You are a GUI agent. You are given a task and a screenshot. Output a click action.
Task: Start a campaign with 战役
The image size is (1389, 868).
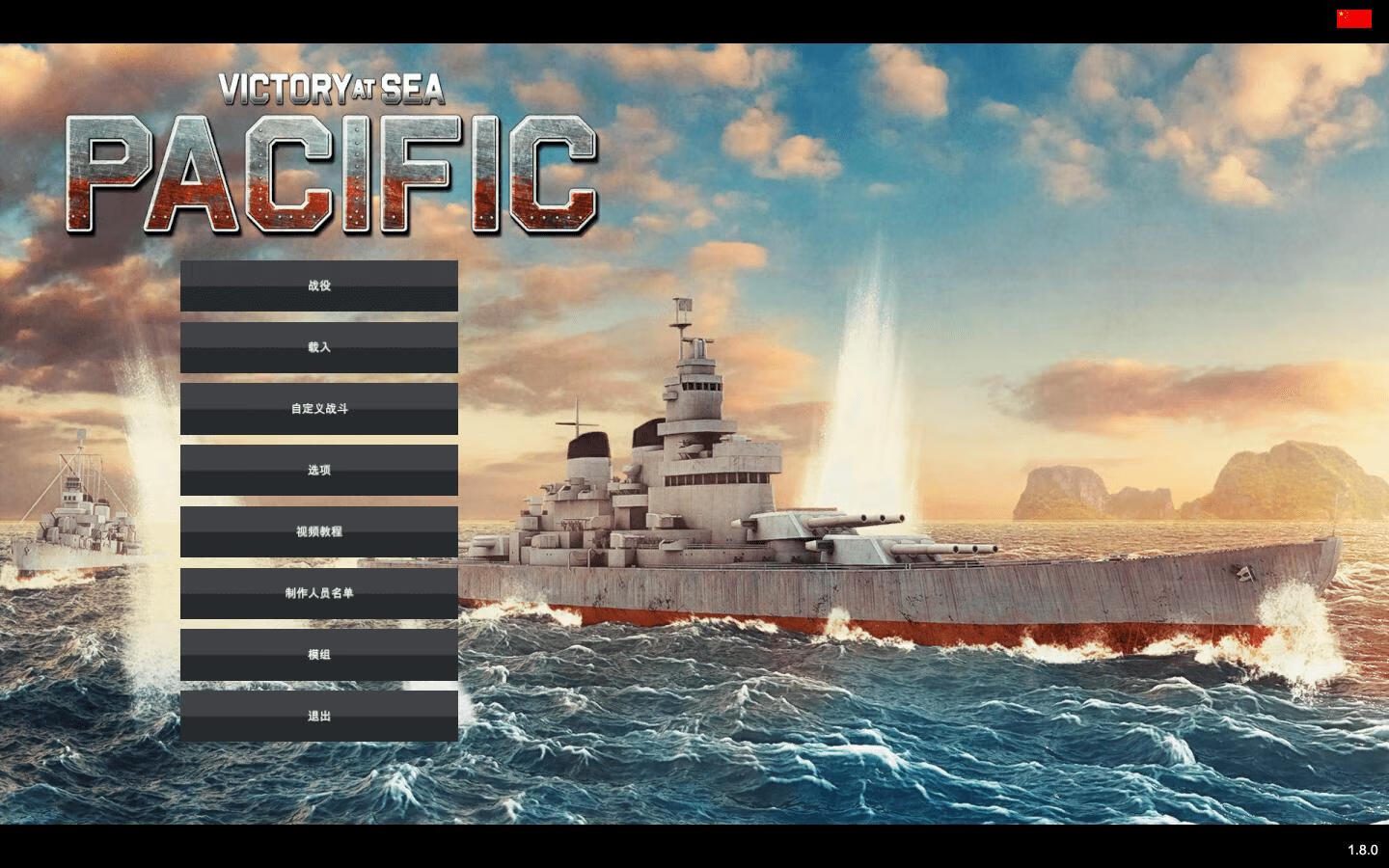(319, 285)
